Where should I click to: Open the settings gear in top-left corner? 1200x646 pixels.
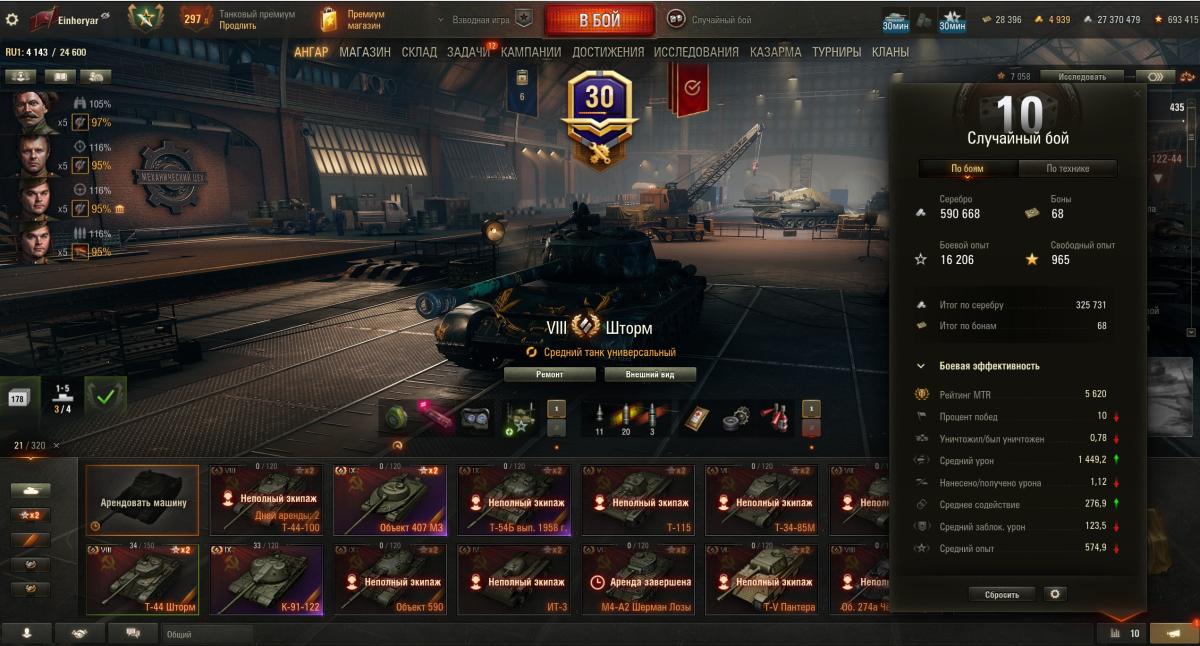click(13, 19)
